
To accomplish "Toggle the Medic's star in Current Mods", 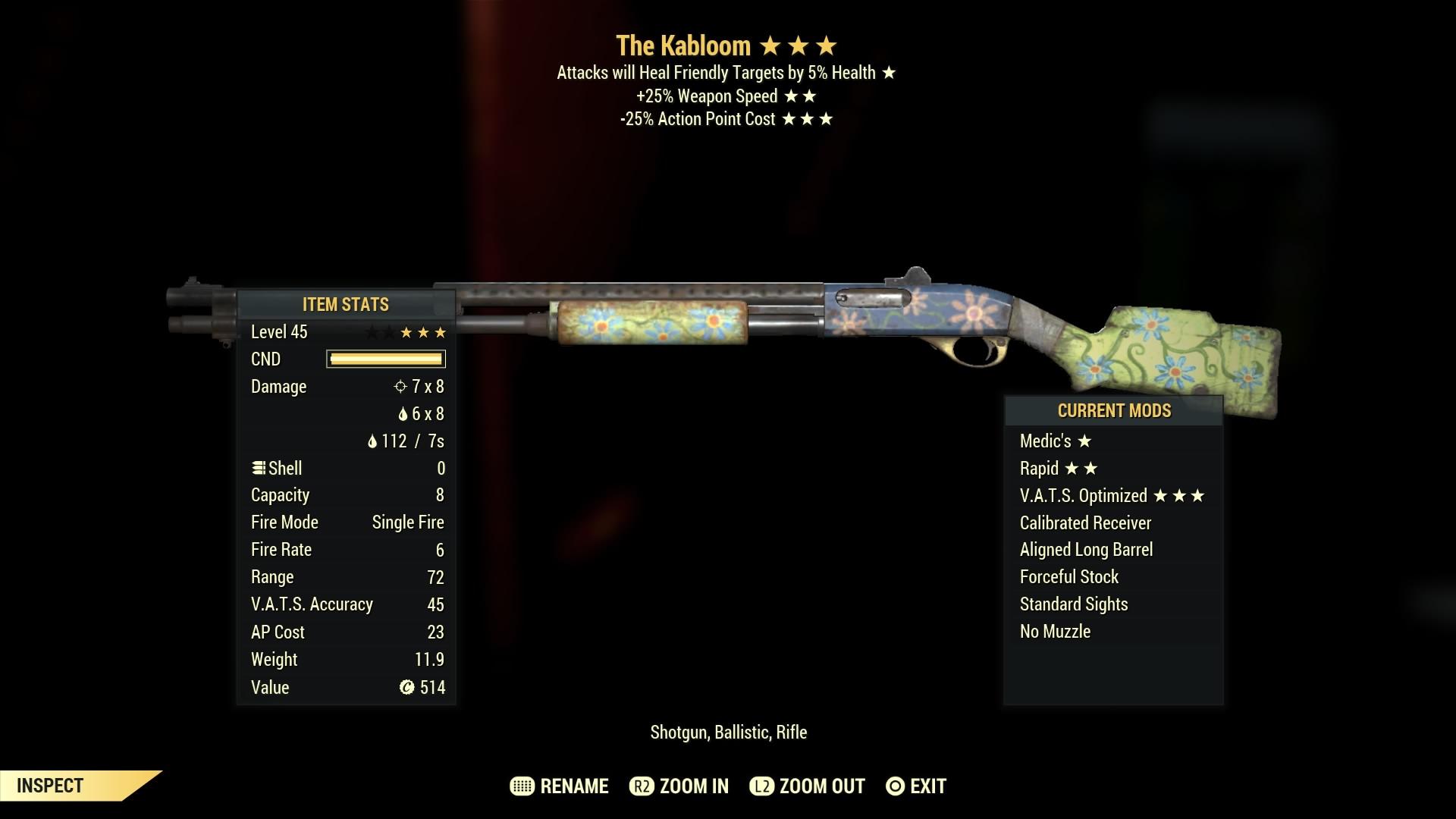I will coord(1084,440).
